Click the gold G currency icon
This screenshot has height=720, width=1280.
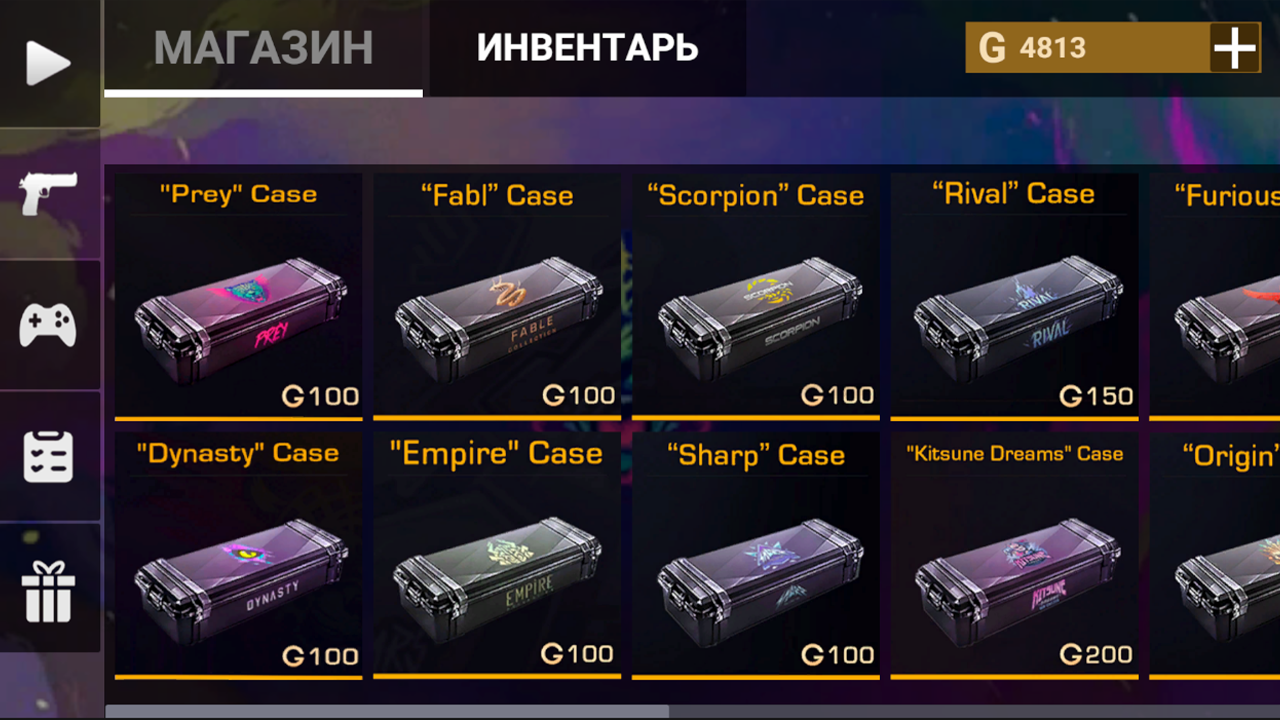994,47
